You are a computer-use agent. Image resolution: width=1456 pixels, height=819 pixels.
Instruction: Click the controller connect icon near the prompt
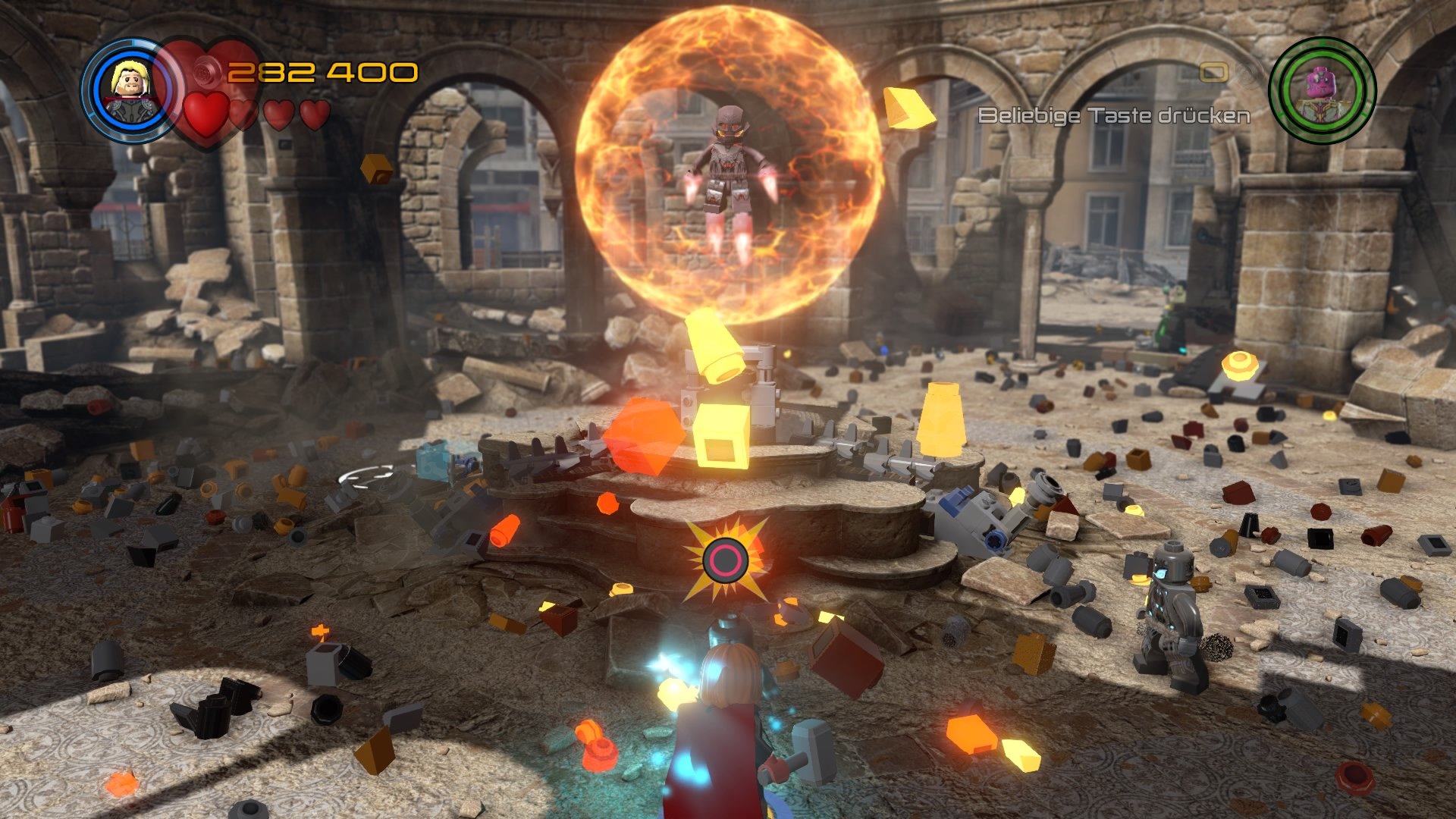click(1213, 74)
